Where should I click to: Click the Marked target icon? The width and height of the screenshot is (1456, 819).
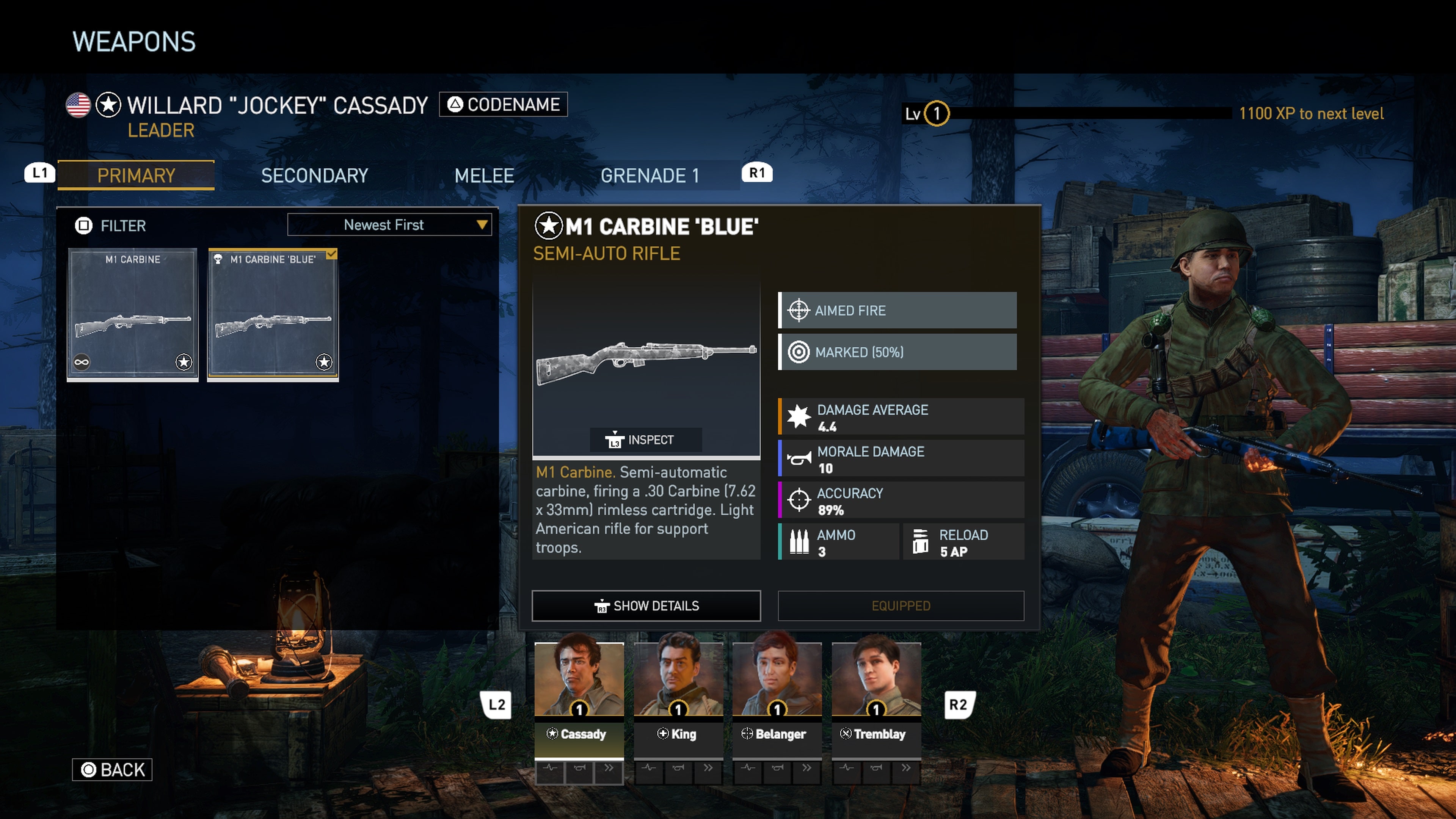799,351
